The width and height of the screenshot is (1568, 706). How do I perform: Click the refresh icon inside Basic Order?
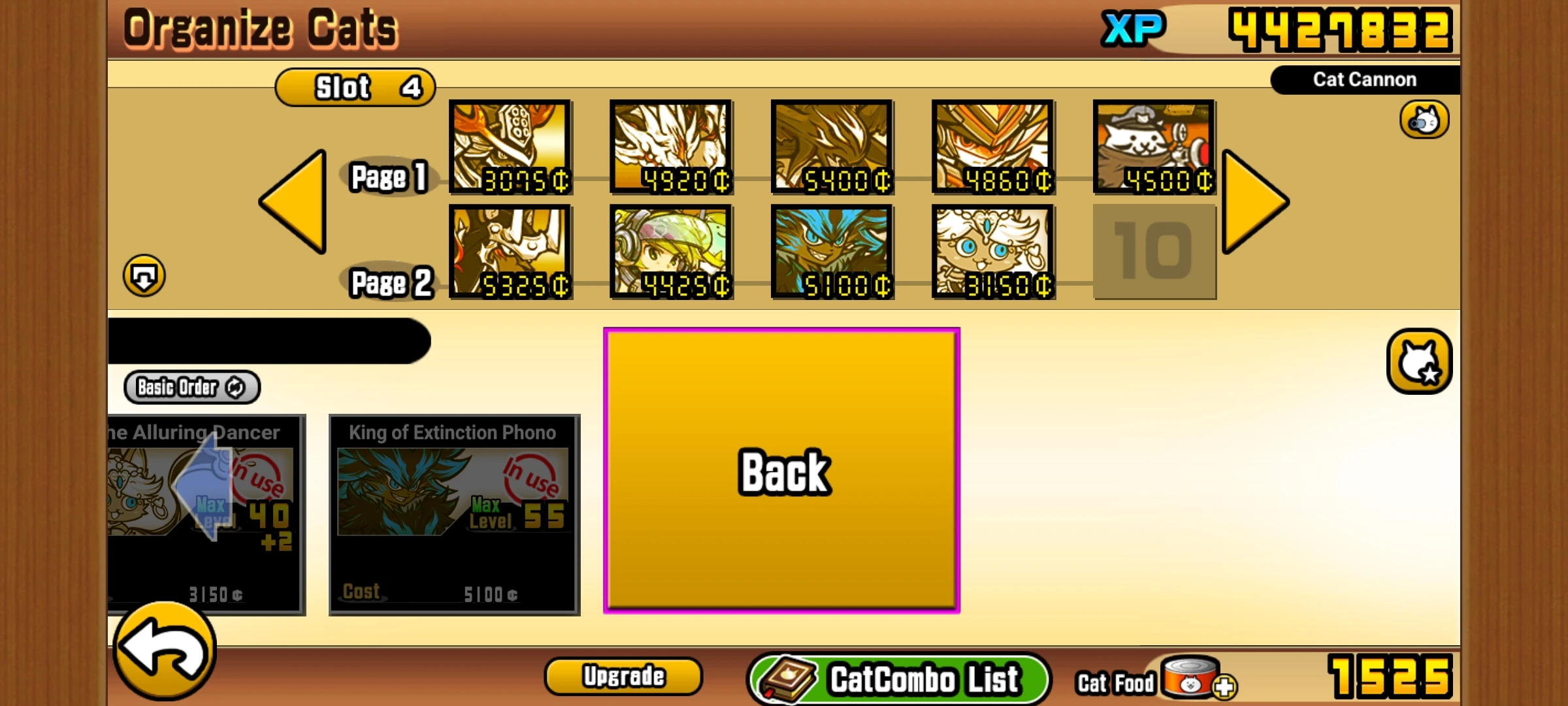tap(235, 387)
